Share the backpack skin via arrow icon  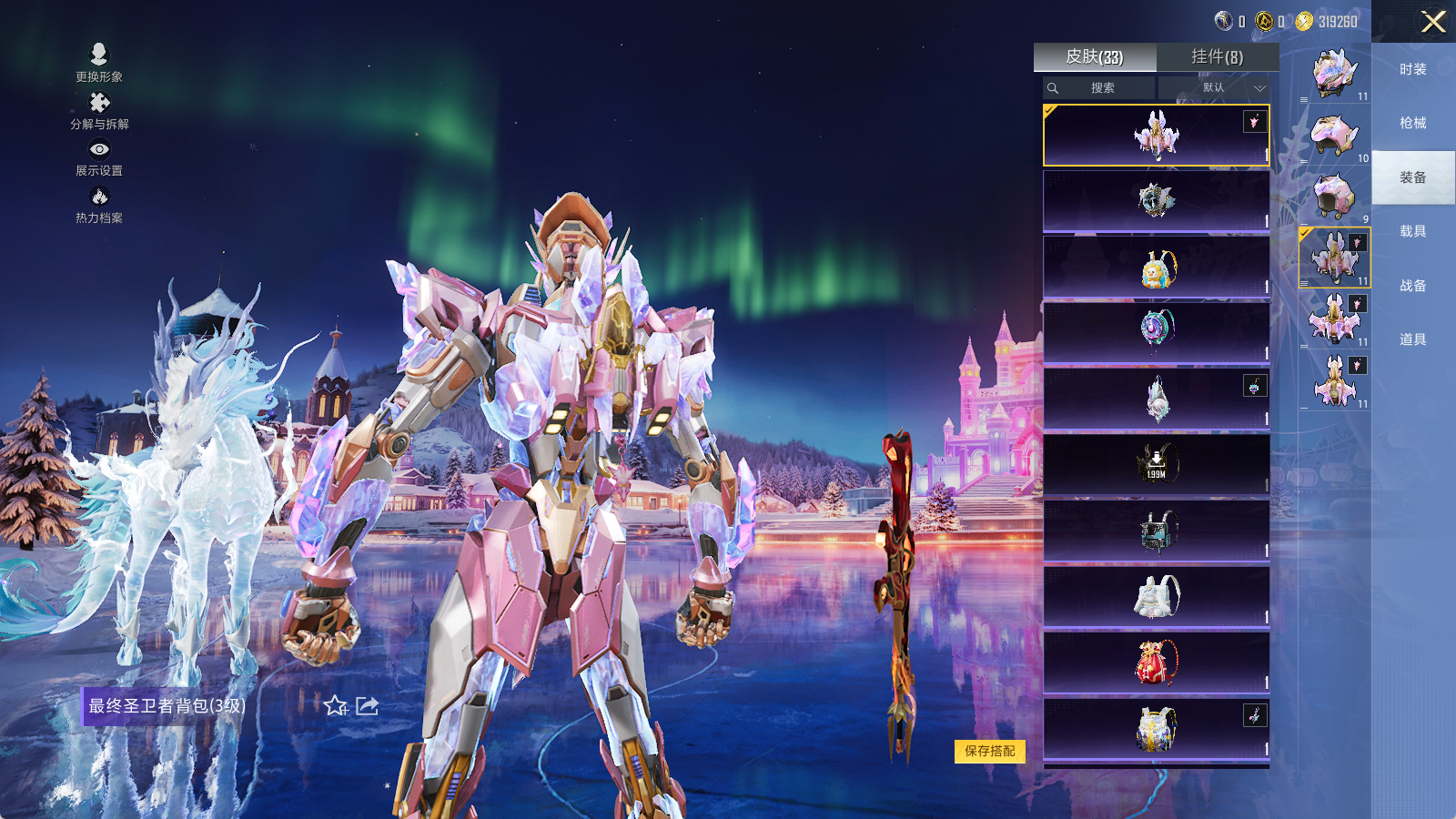click(367, 706)
